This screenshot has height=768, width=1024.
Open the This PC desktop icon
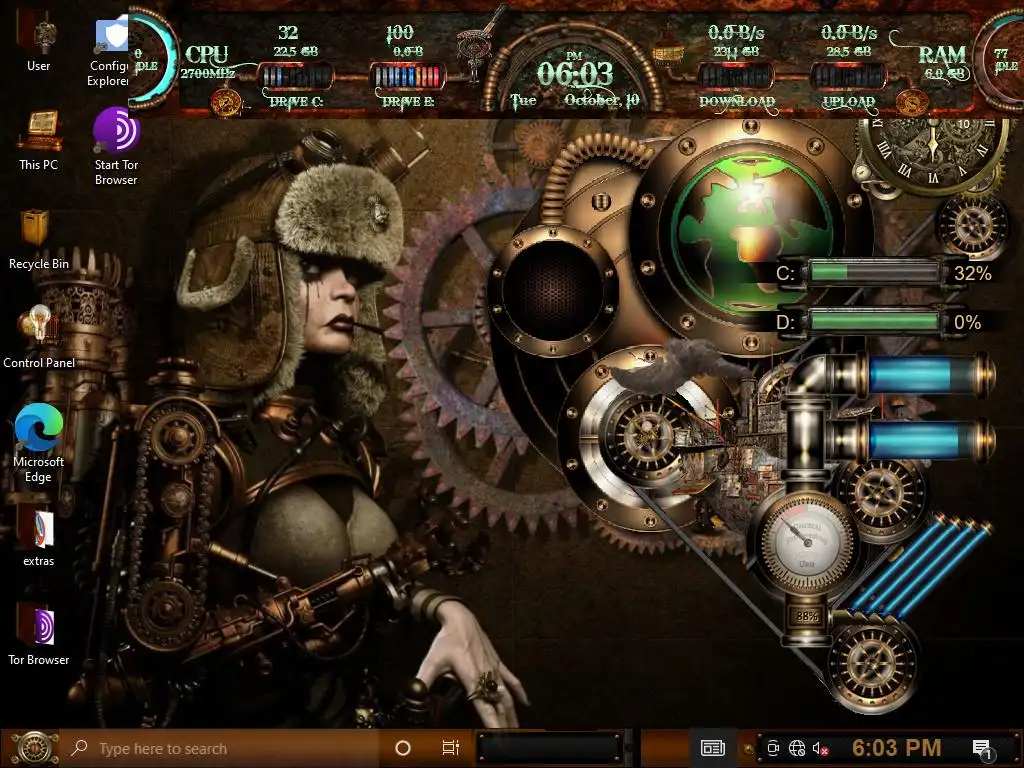[39, 131]
